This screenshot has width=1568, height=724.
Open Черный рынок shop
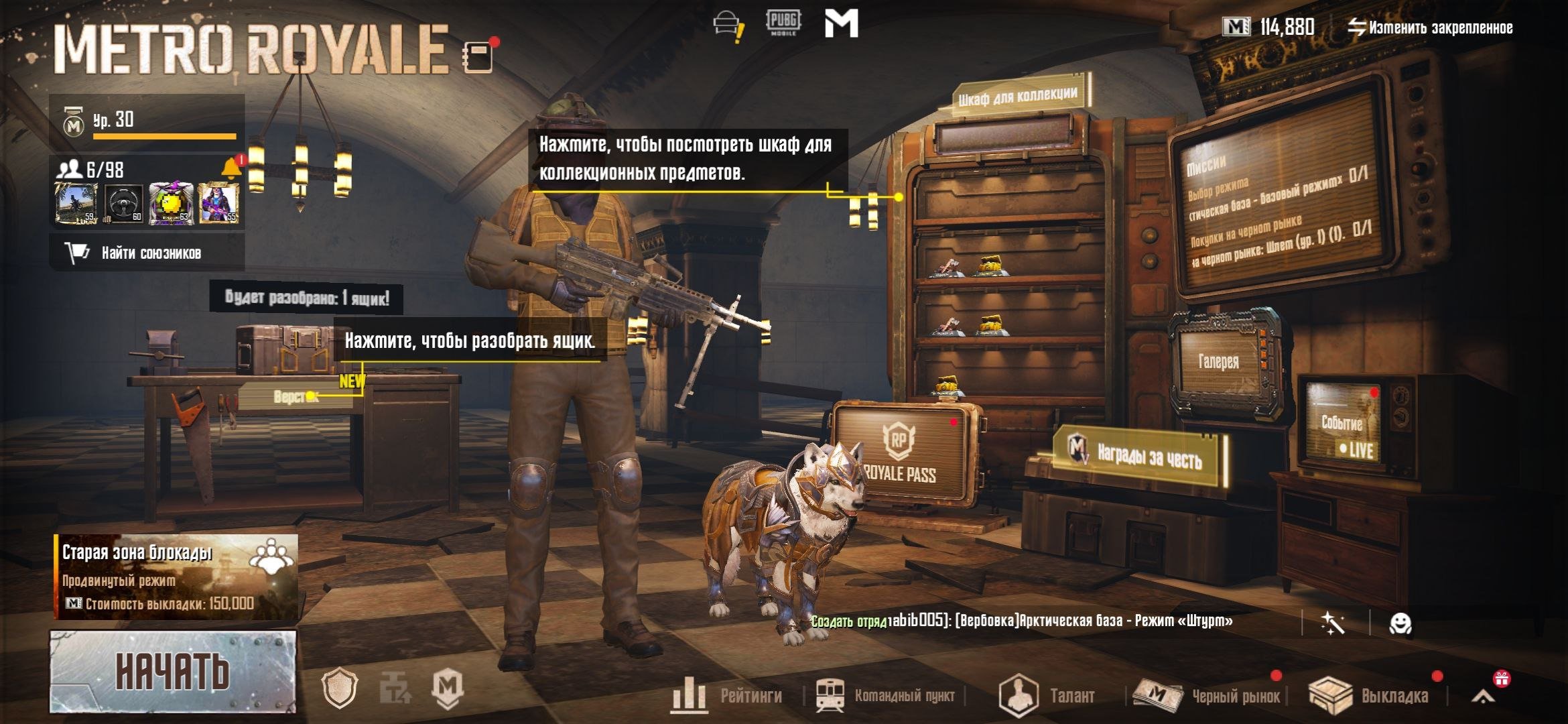click(1207, 696)
